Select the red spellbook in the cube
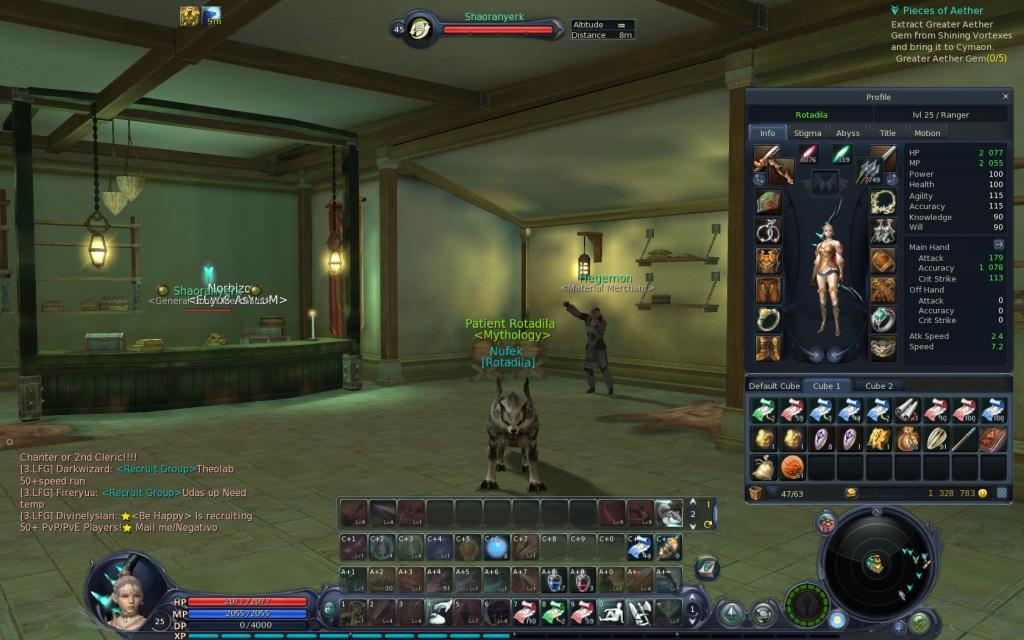This screenshot has height=640, width=1024. click(x=993, y=438)
